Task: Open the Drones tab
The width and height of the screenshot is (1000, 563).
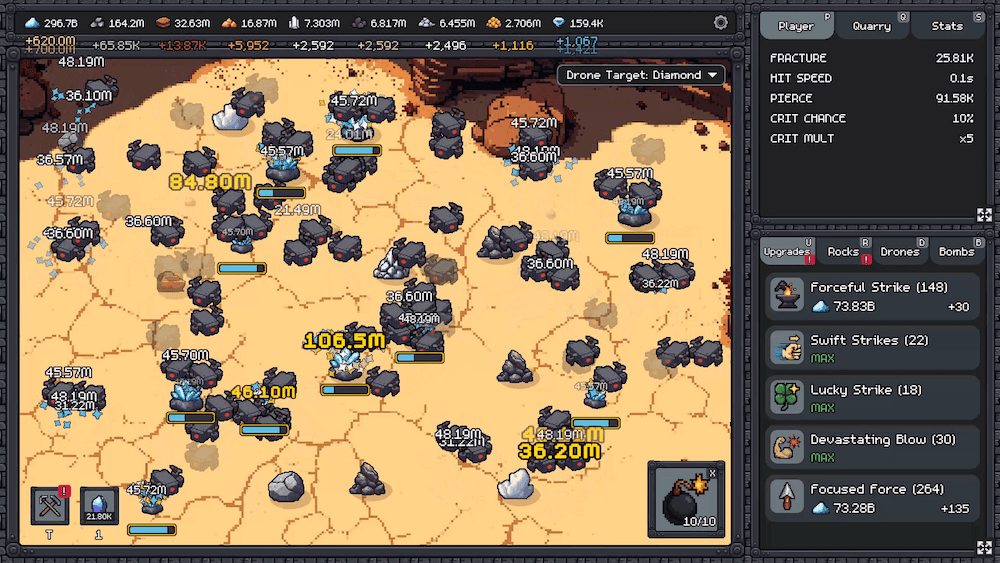Action: [x=900, y=252]
